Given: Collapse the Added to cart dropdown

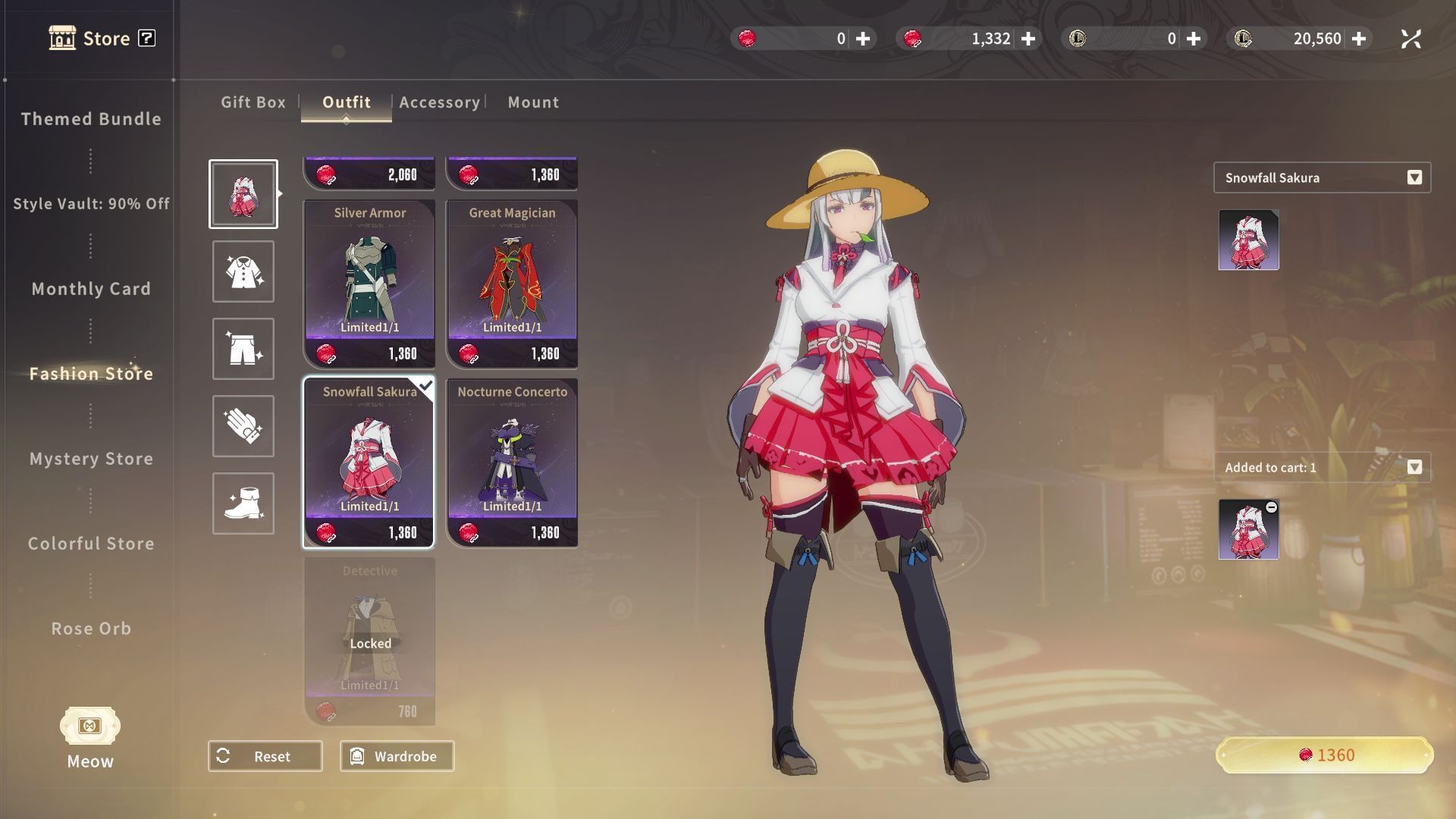Looking at the screenshot, I should coord(1414,467).
